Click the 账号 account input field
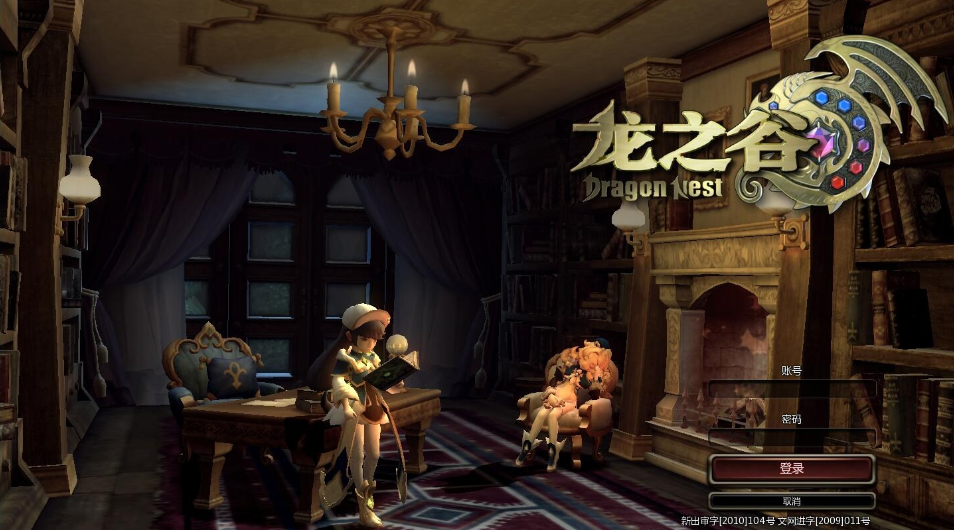Screen dimensions: 954x530 point(791,388)
